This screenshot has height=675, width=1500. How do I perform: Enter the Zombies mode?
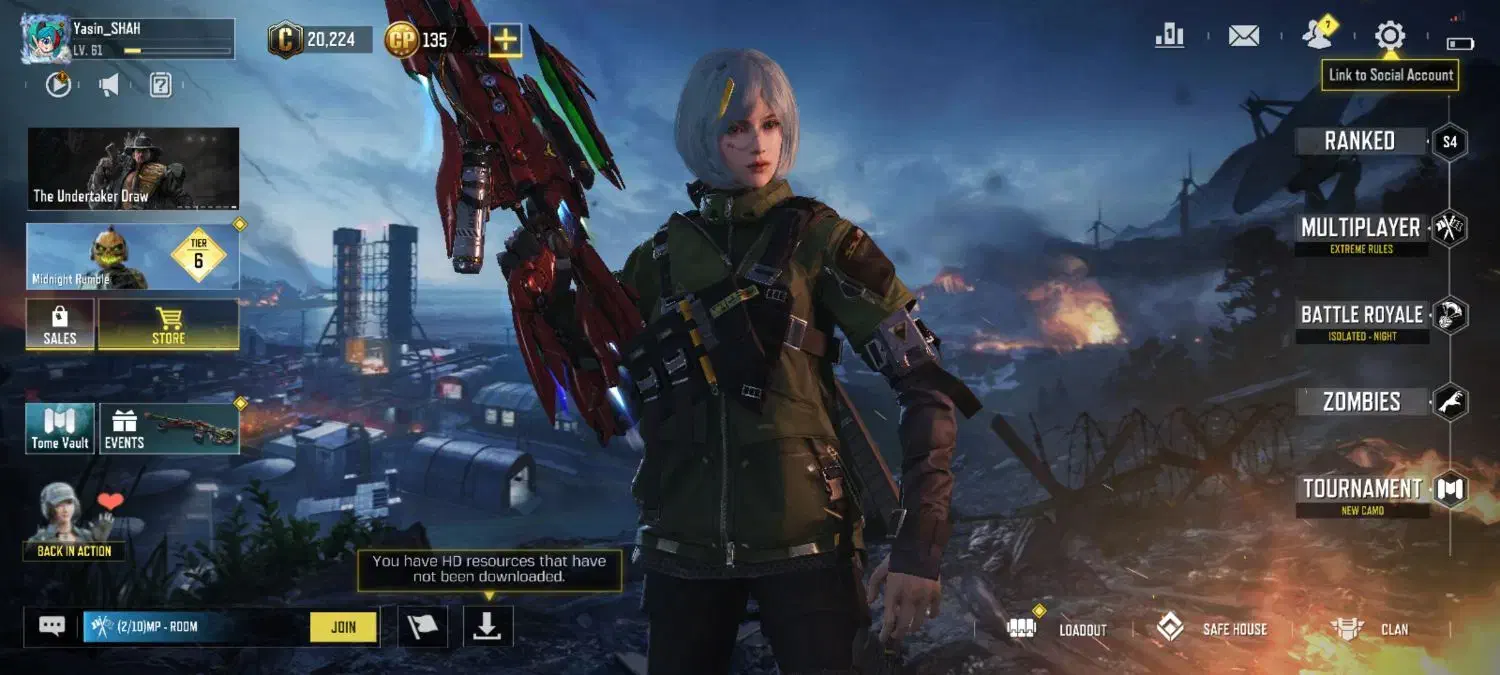point(1361,402)
